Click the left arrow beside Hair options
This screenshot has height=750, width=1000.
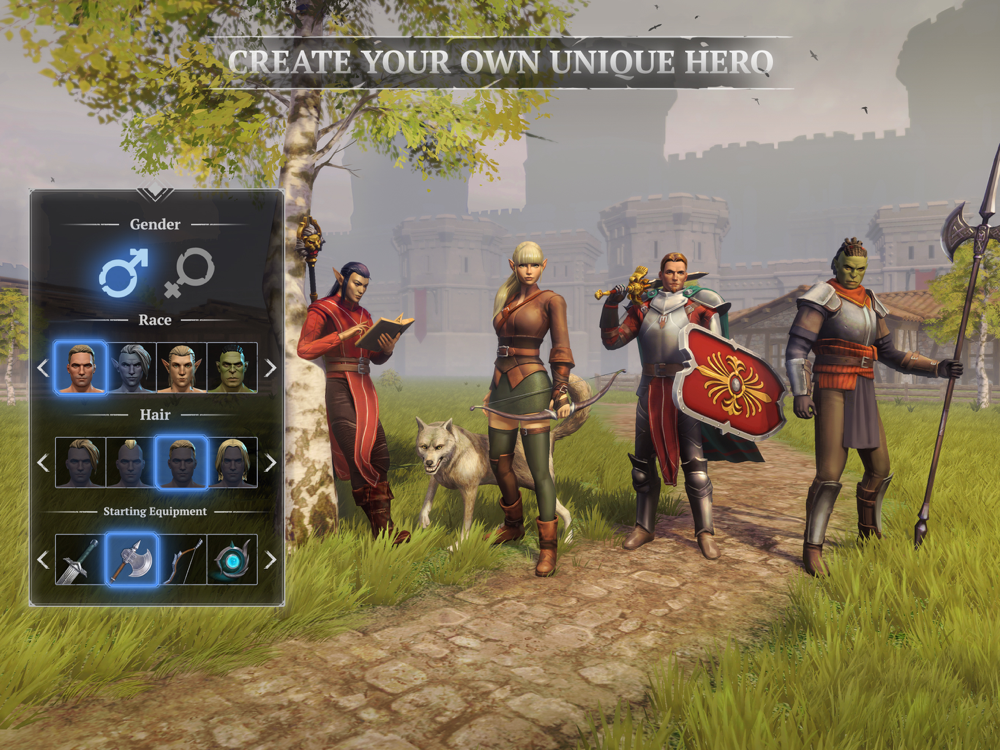(42, 463)
